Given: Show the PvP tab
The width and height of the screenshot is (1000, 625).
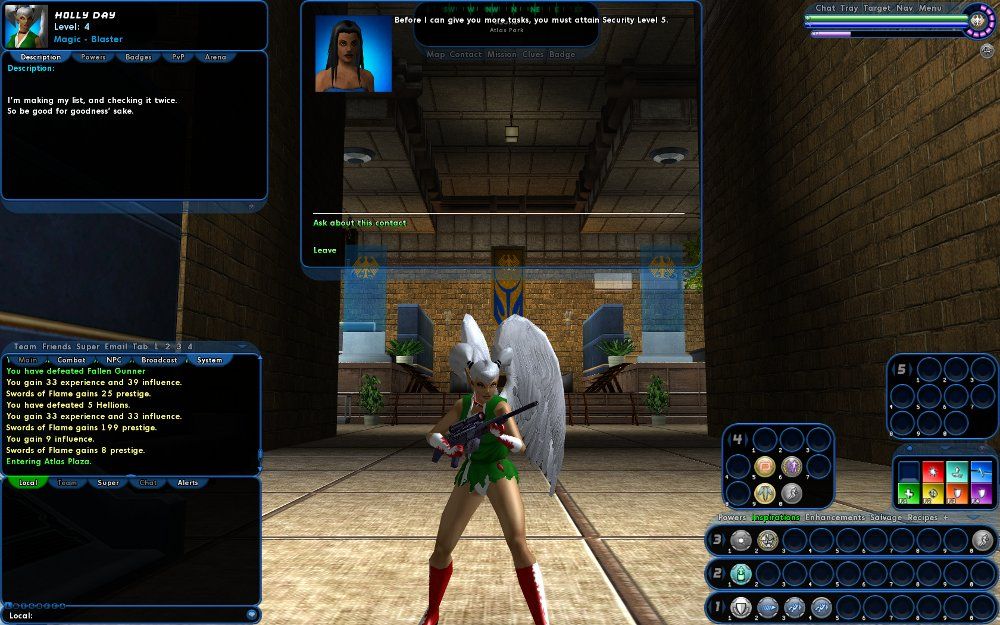Looking at the screenshot, I should point(178,57).
